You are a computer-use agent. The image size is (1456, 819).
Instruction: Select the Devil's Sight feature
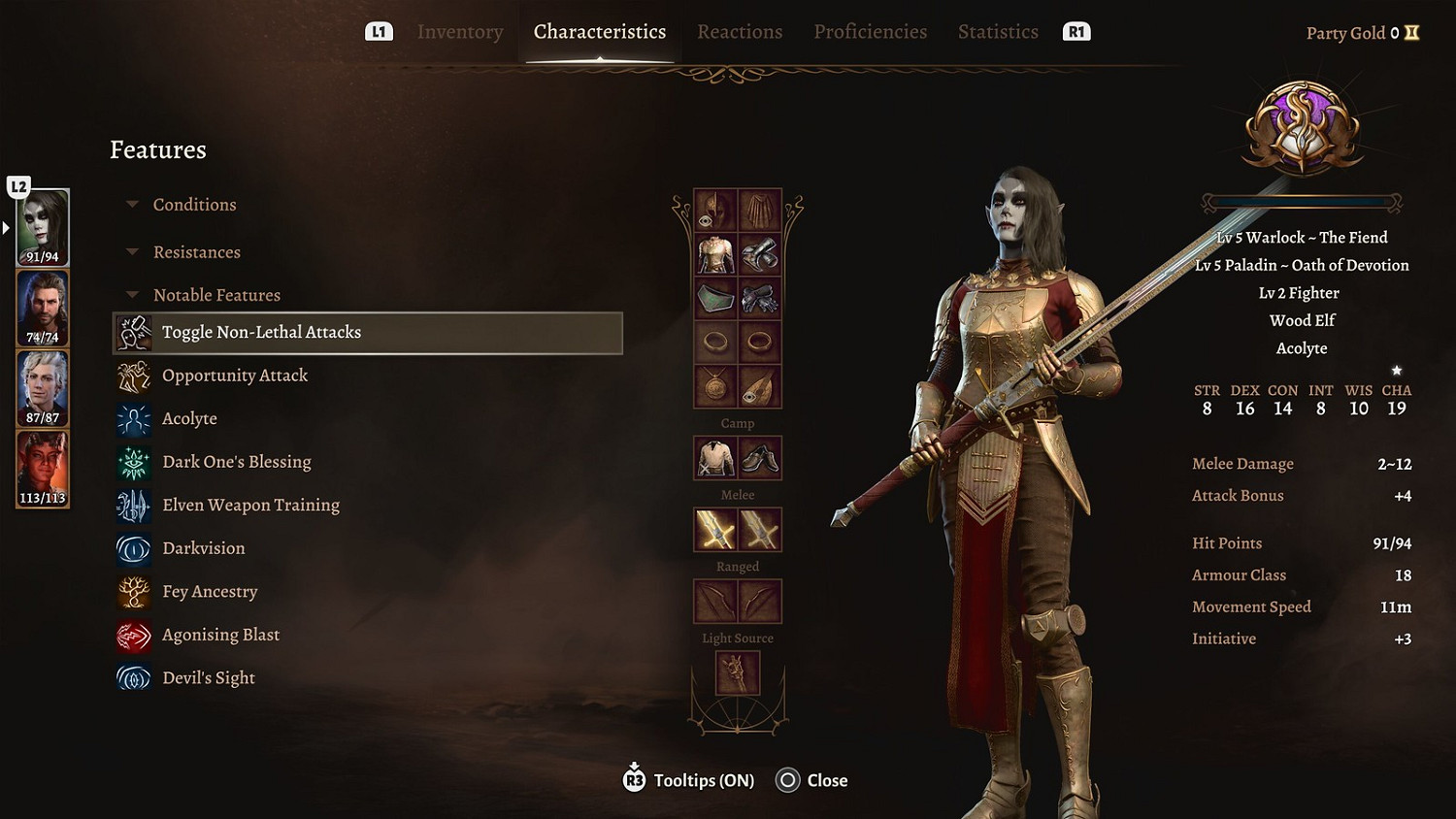[208, 678]
